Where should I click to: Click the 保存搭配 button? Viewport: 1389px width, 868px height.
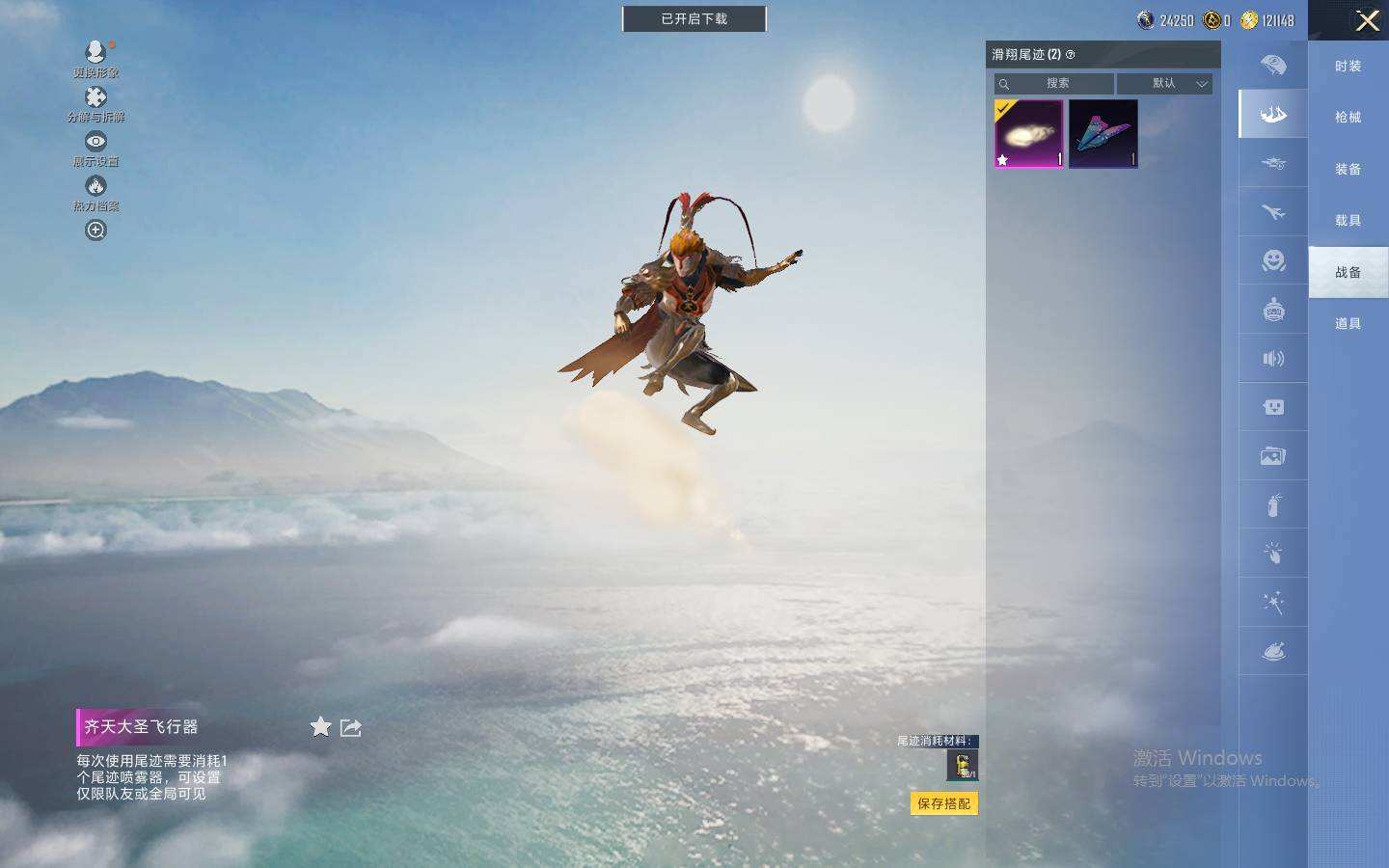pos(943,803)
